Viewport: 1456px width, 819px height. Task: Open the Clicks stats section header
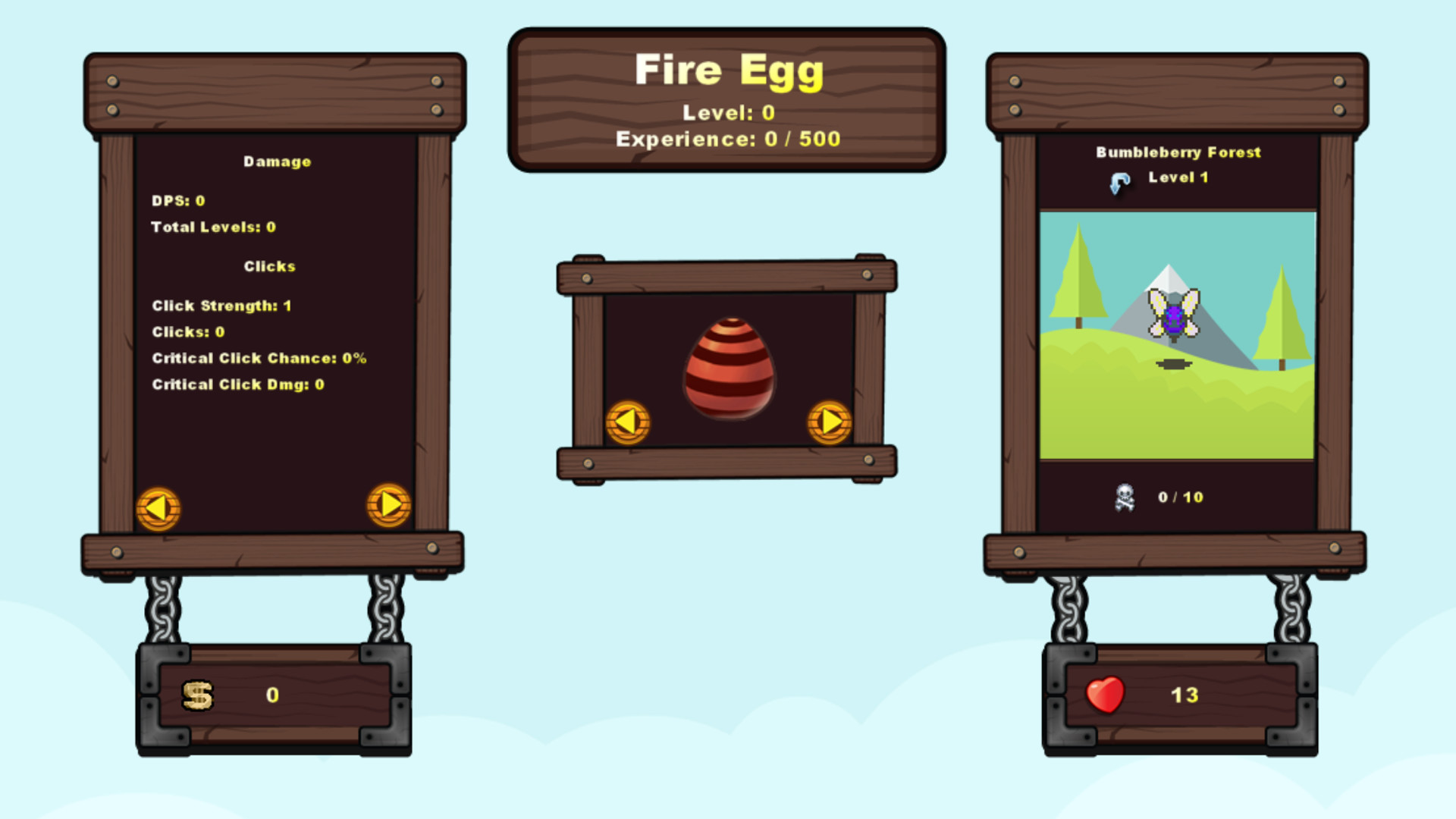coord(268,266)
